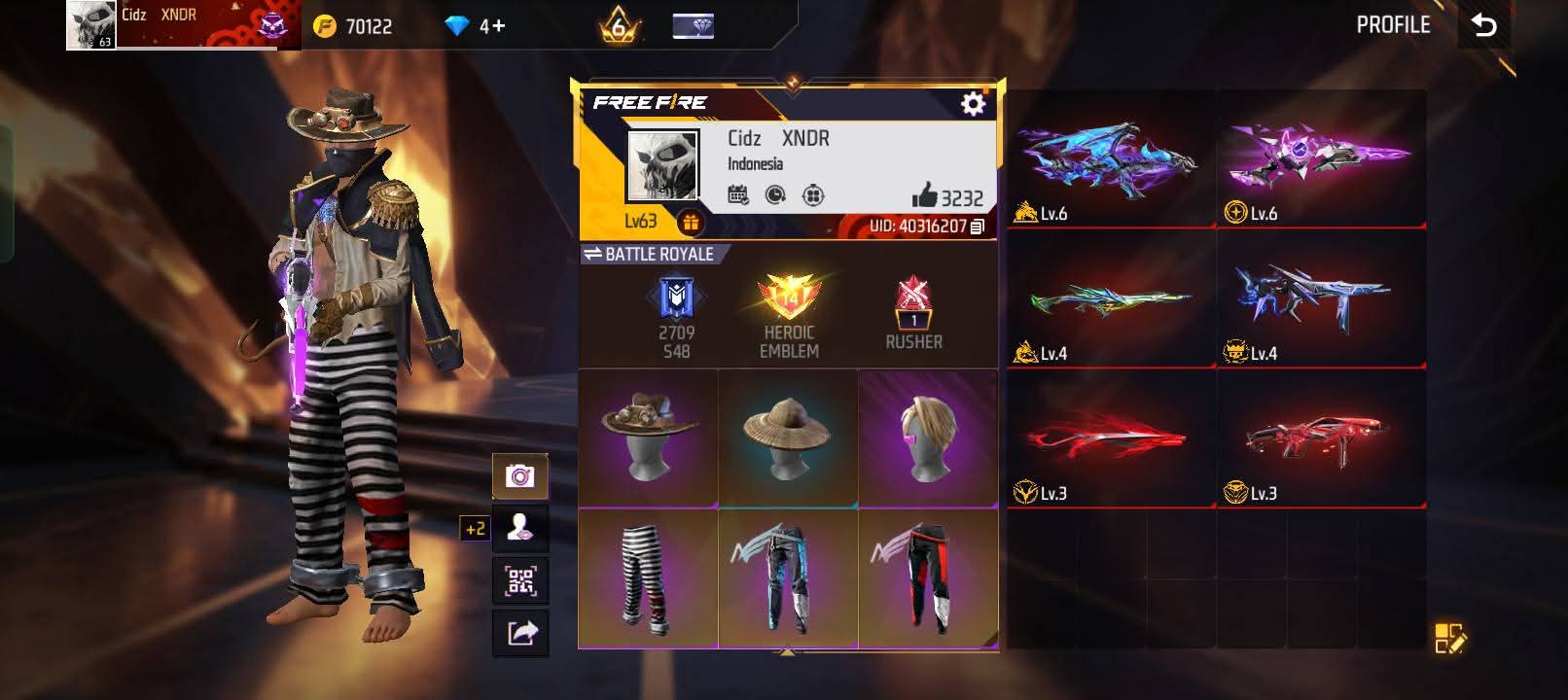Open the diamond top-up counter
This screenshot has height=700, width=1568.
click(x=475, y=26)
